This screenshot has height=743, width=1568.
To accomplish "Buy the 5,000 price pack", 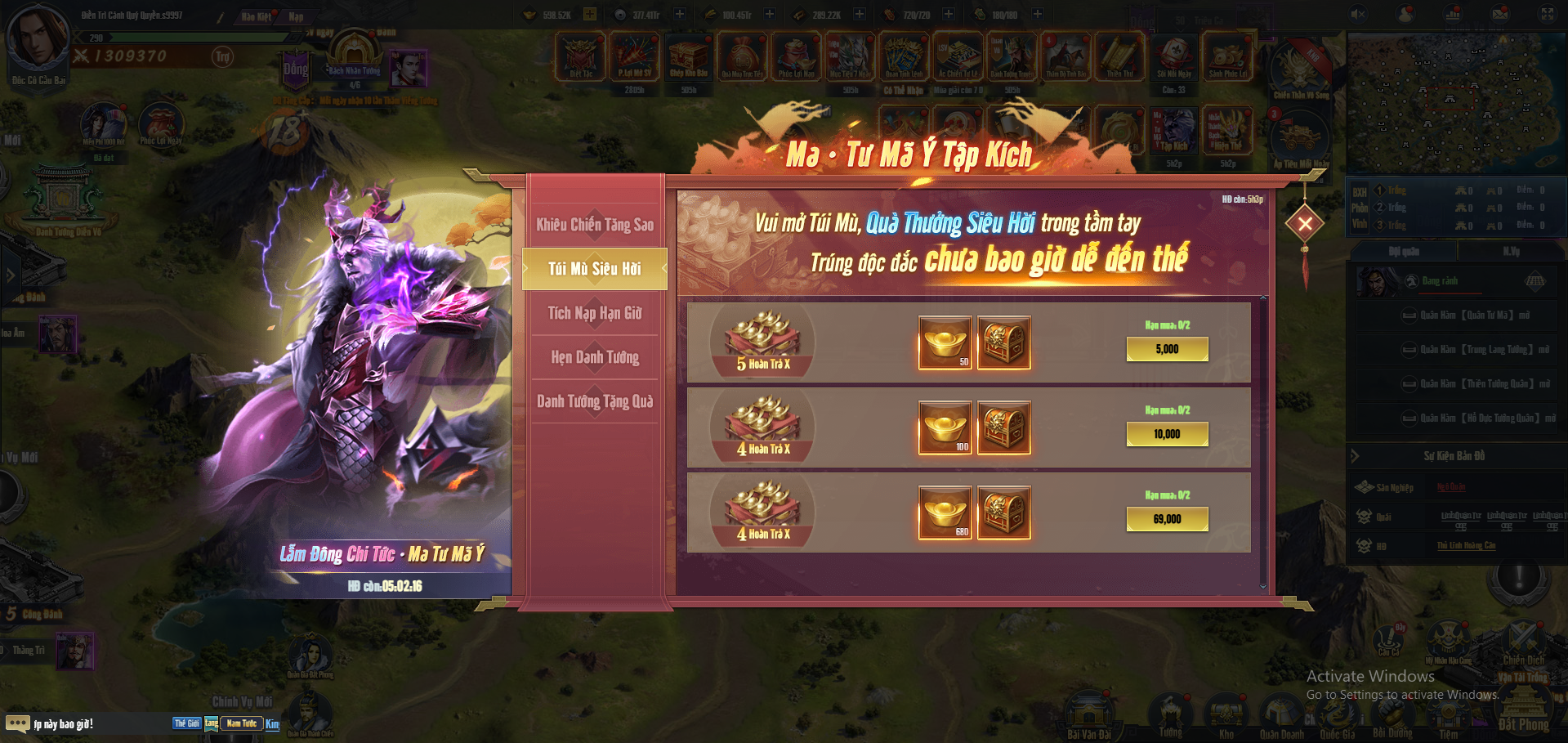I will (1167, 349).
